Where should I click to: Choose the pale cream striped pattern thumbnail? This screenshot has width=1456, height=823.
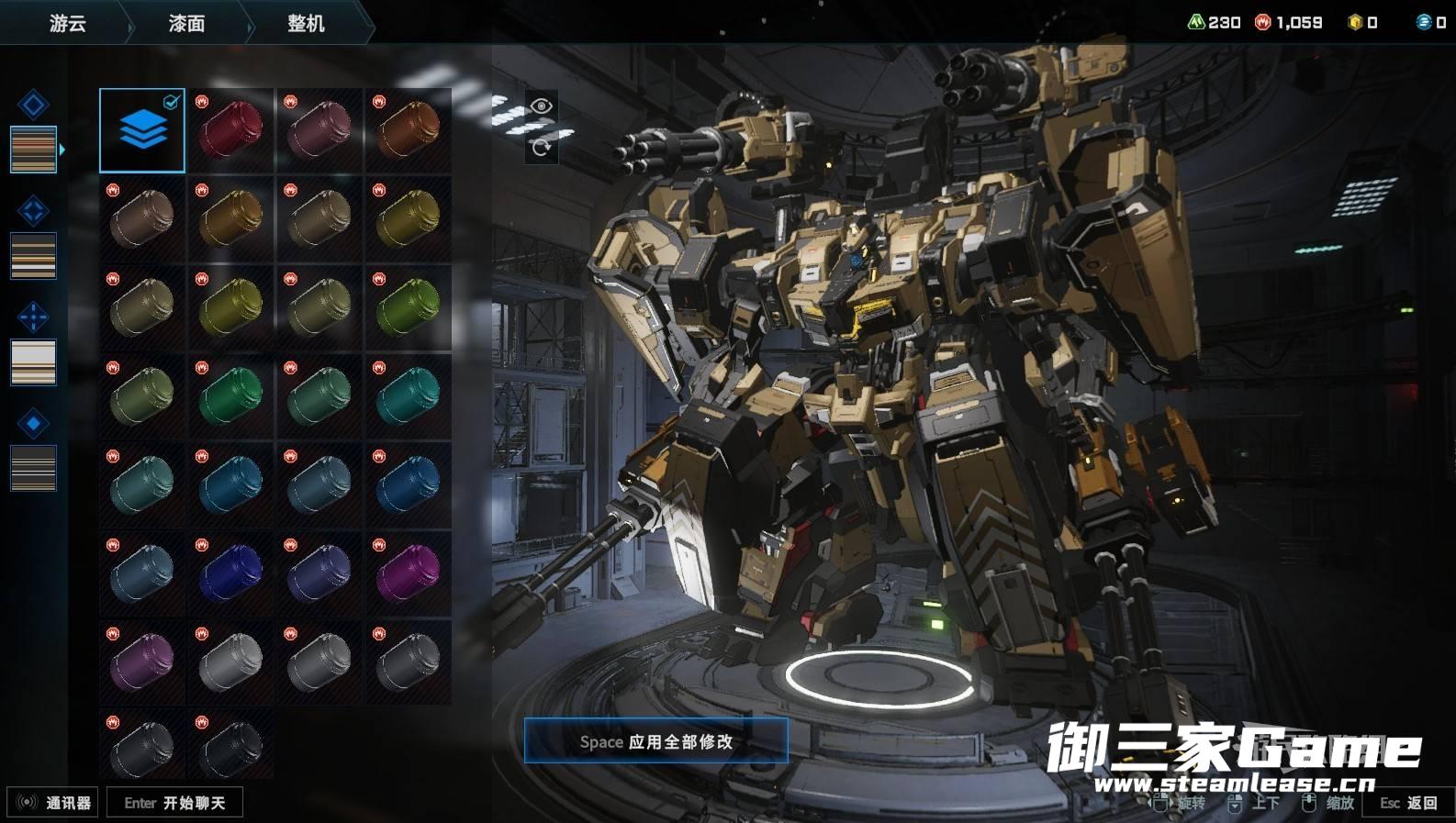click(33, 361)
